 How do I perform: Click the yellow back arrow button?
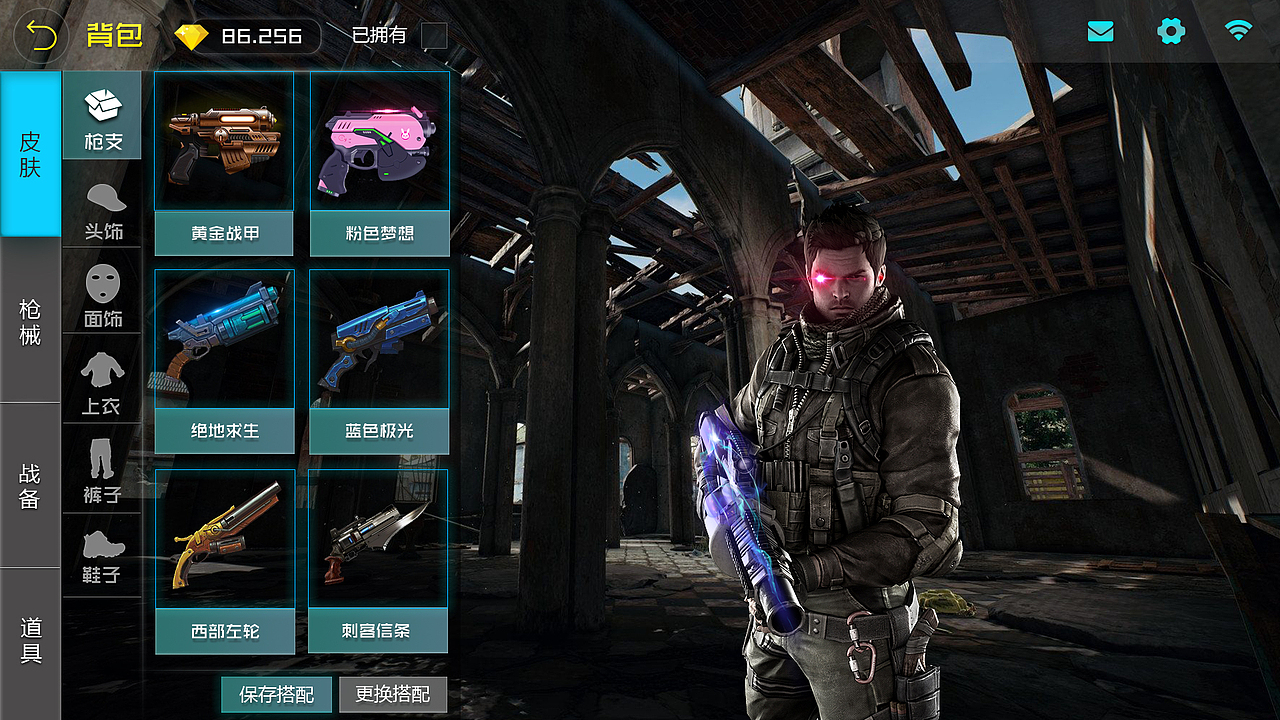[41, 36]
